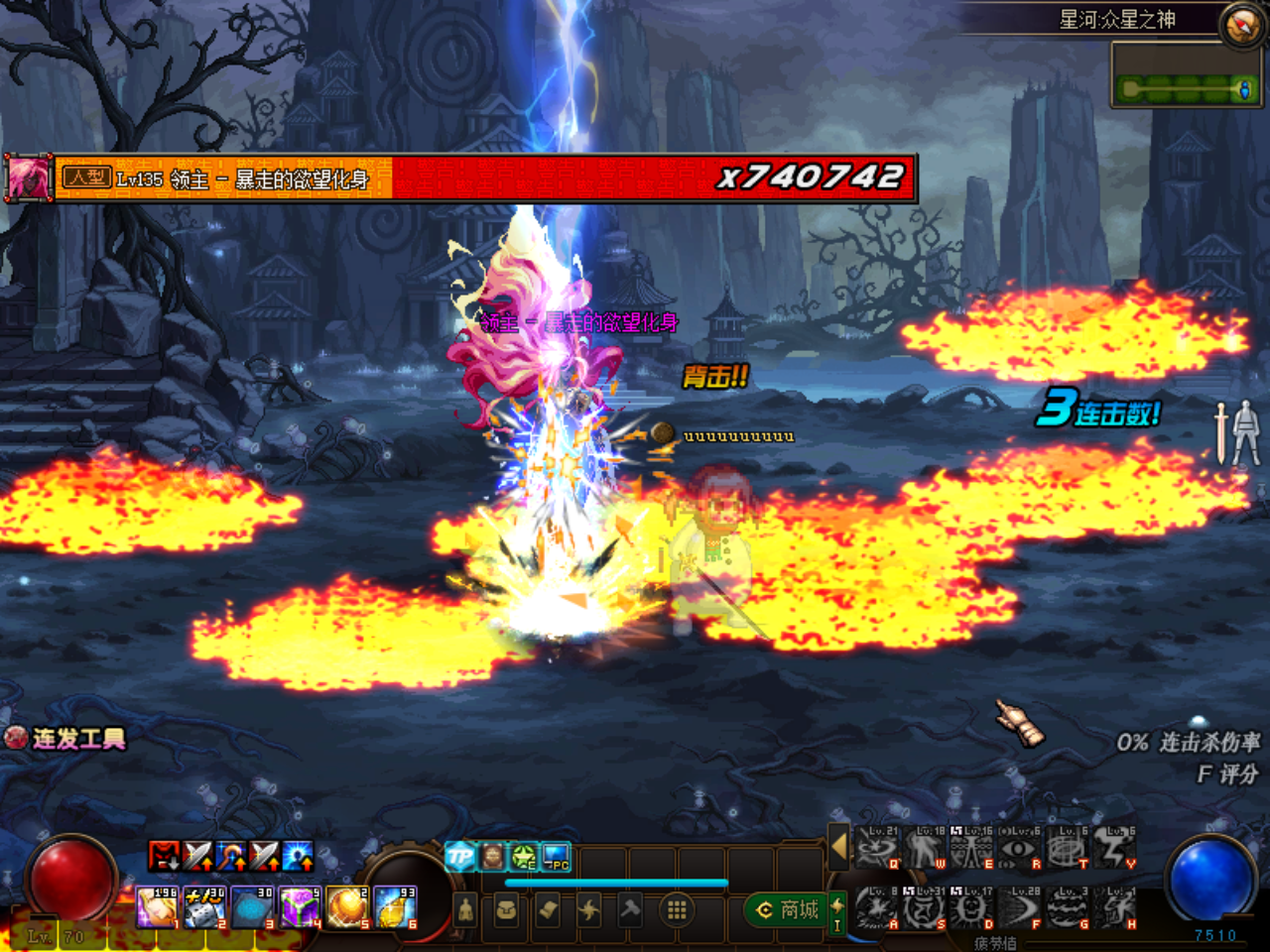
Task: Open the grid menu button
Action: click(x=677, y=909)
